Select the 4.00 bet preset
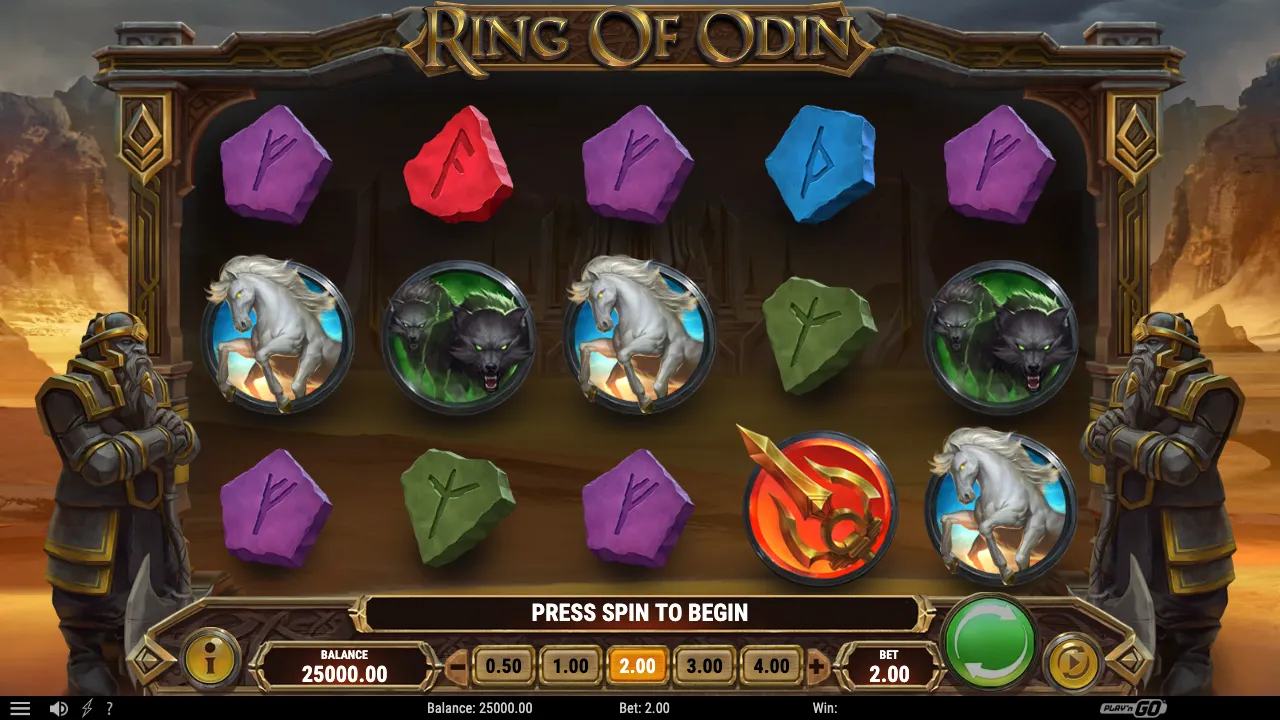This screenshot has height=720, width=1280. pos(769,664)
